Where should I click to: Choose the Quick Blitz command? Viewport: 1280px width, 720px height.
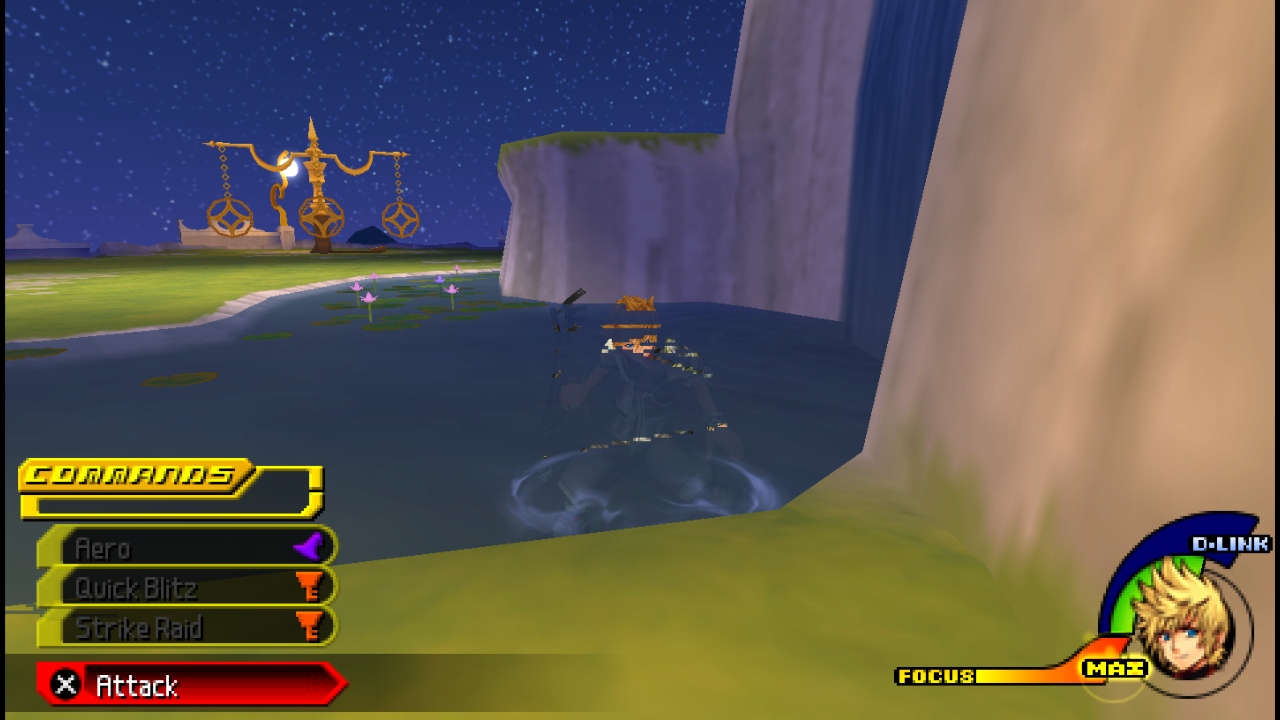click(x=188, y=588)
